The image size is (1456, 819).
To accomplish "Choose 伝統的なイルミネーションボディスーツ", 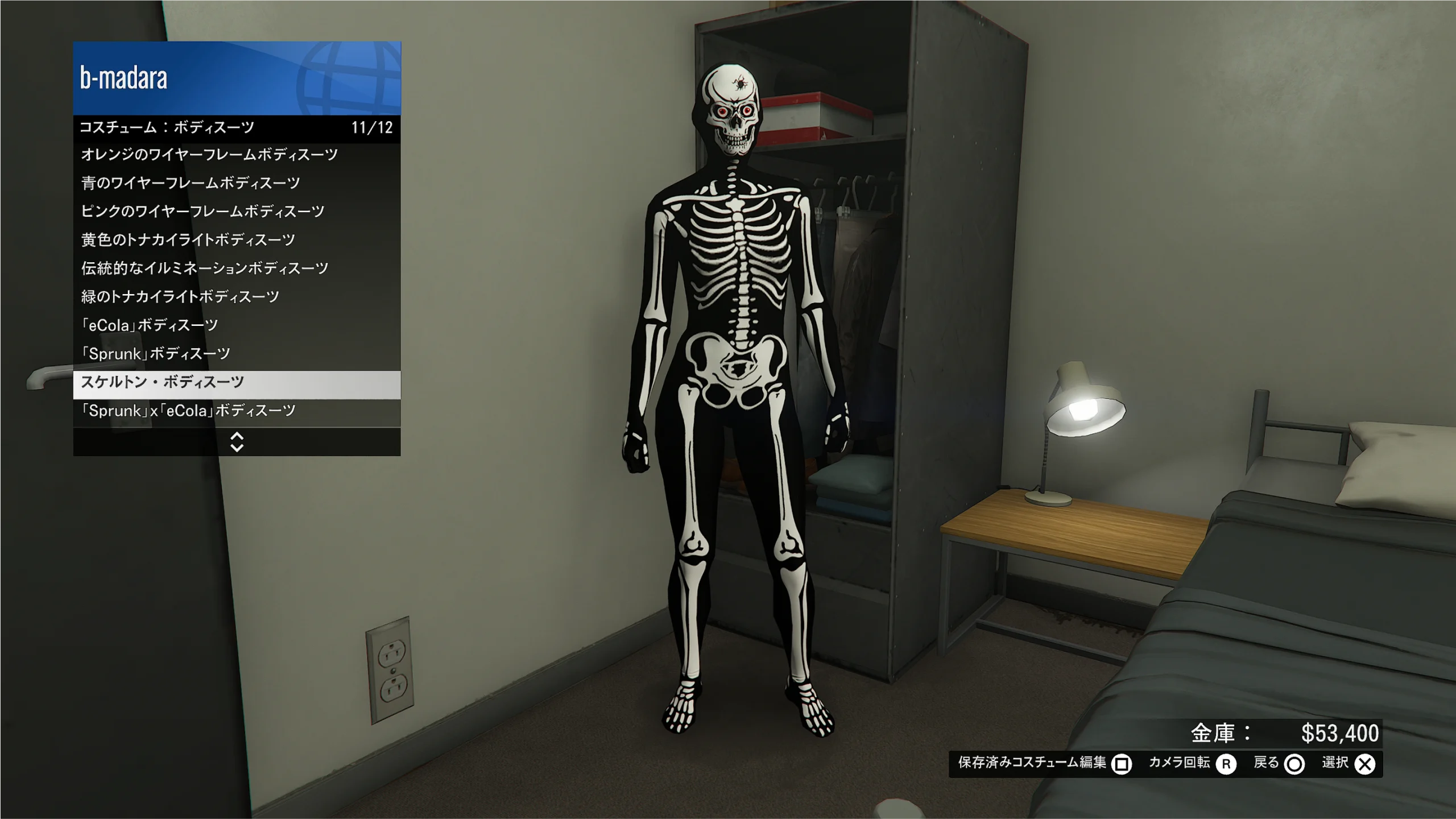I will 236,268.
